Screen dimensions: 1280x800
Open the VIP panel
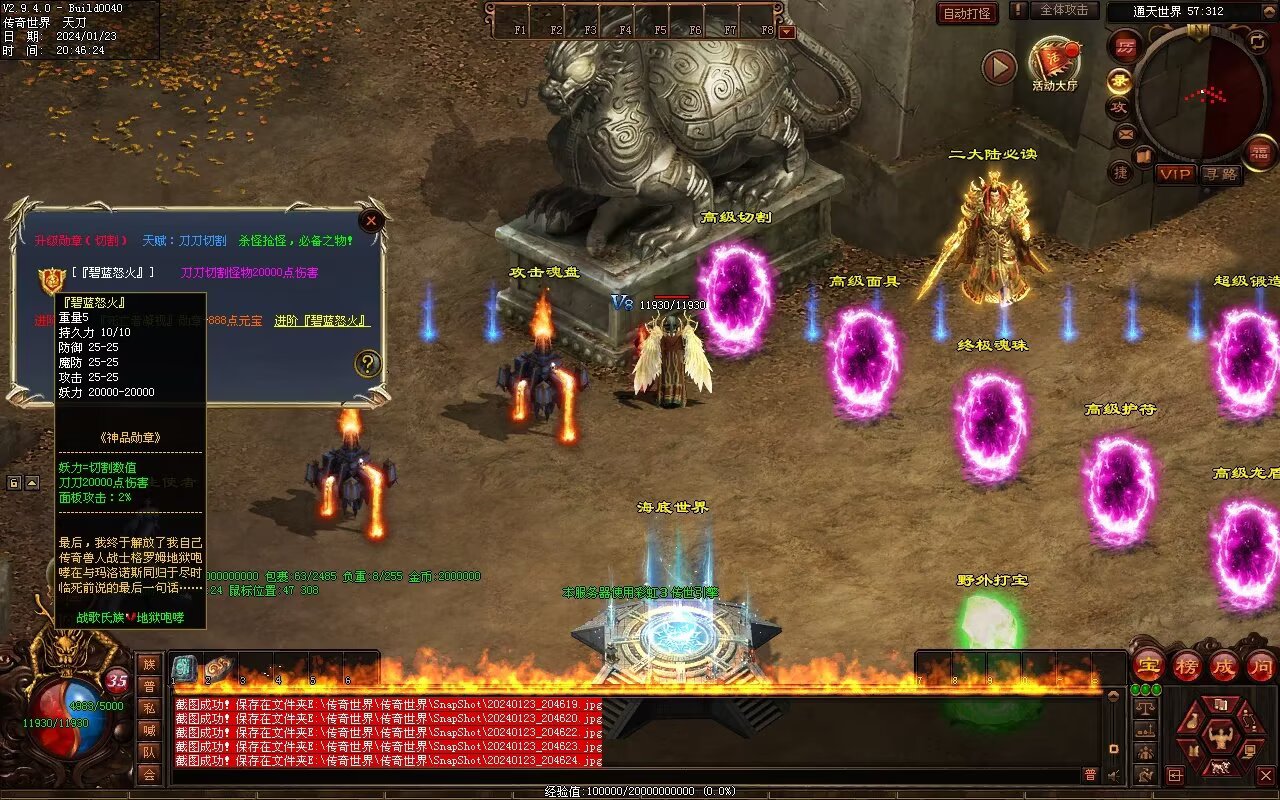pyautogui.click(x=1176, y=174)
